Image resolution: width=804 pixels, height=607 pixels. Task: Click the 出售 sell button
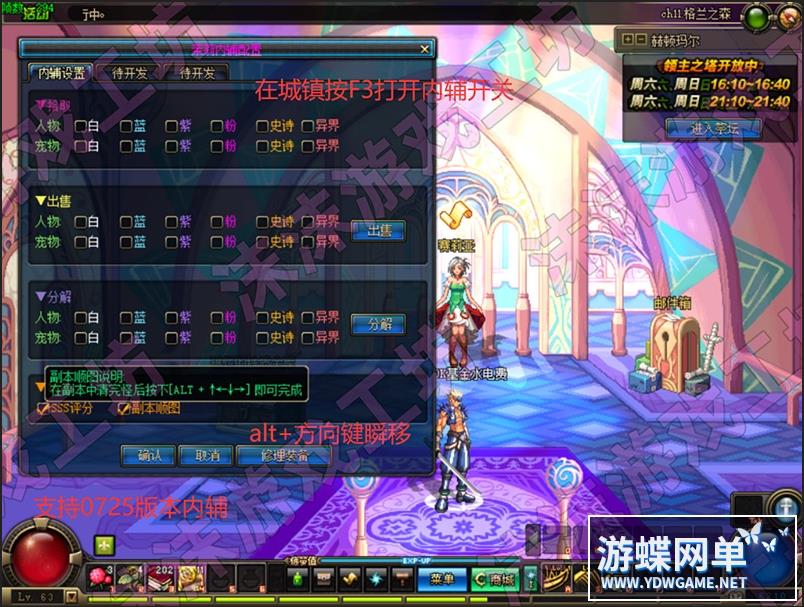point(378,231)
